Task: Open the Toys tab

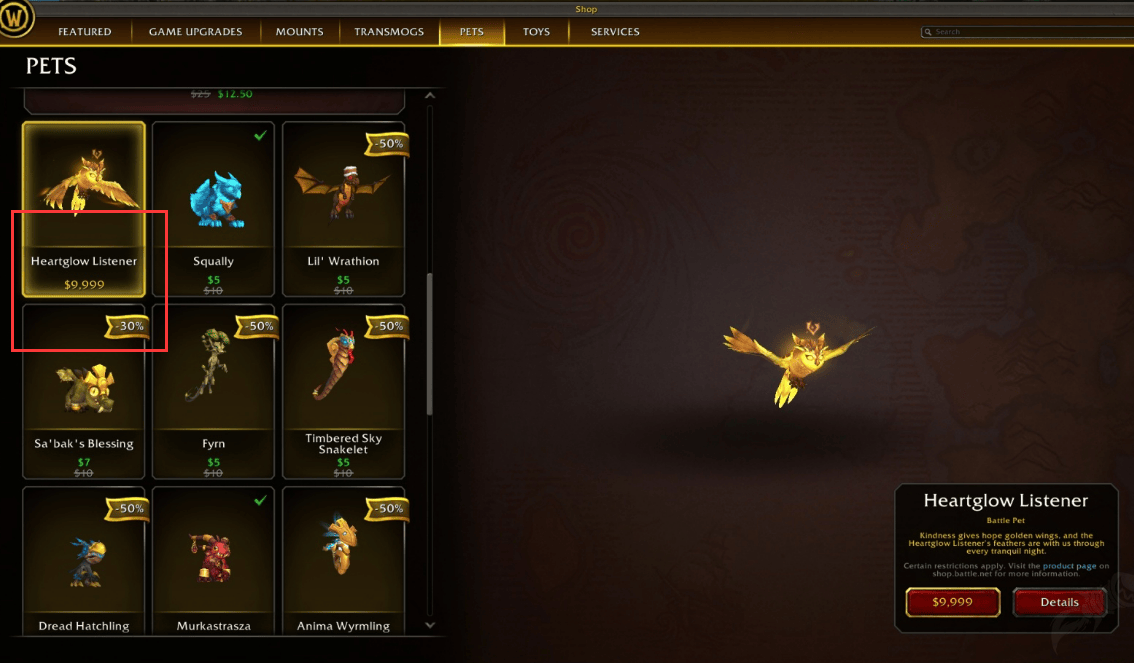Action: [x=536, y=32]
